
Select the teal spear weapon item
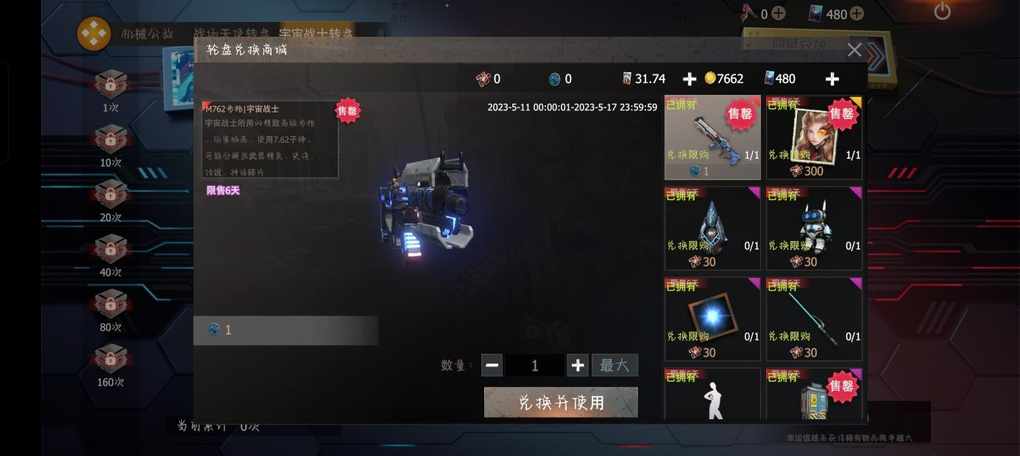pyautogui.click(x=814, y=318)
